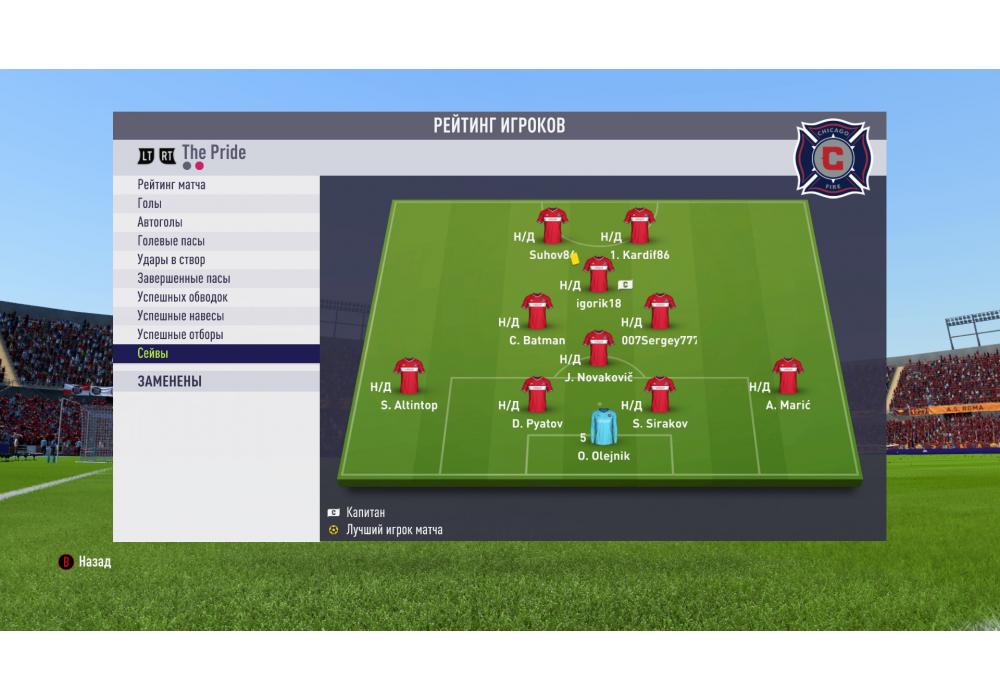Choose the Голы stat entry
Screen dimensions: 1000x700
[x=216, y=204]
